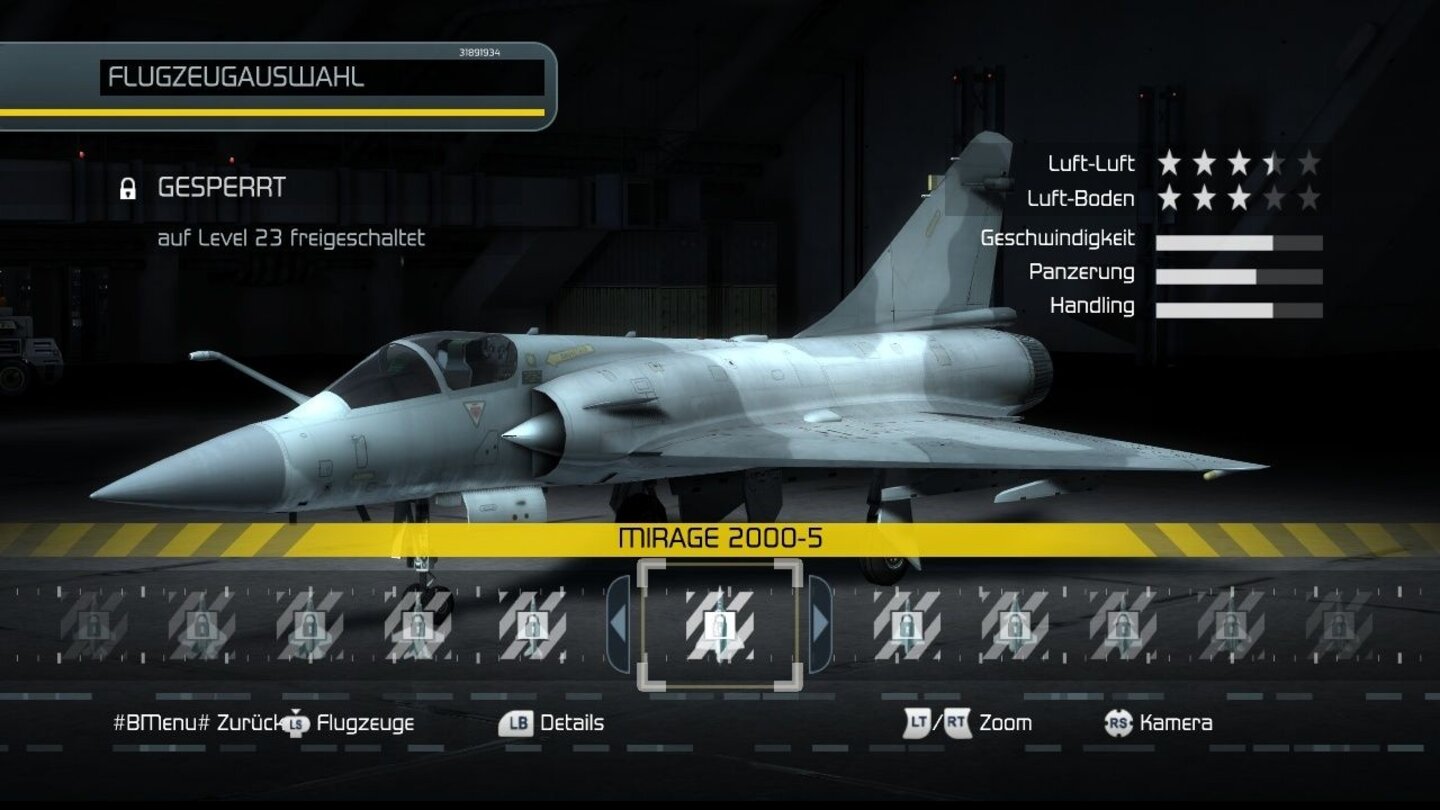Toggle the first Luft-Boden star rating

[x=1168, y=196]
